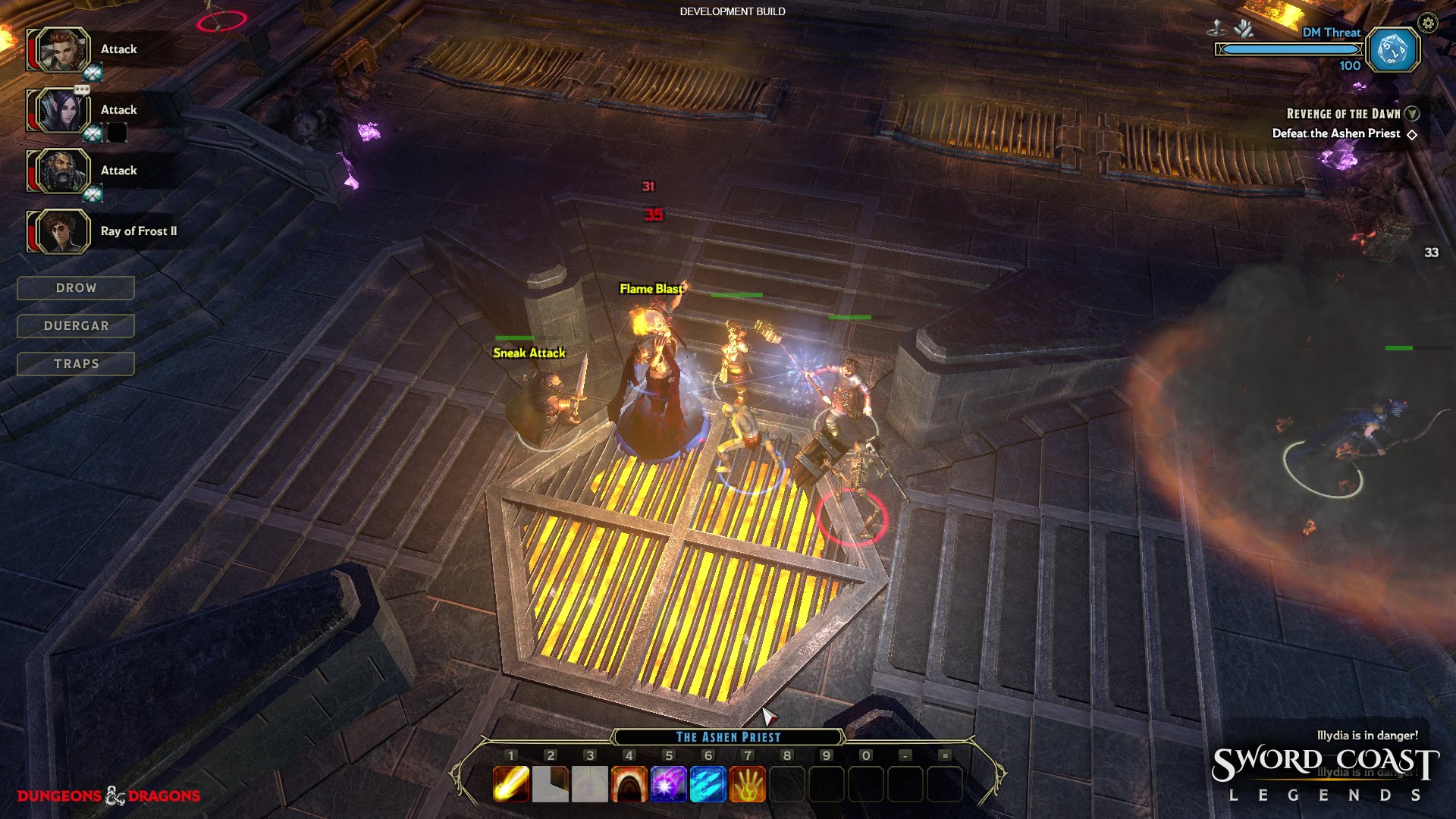Use the flame arch ability in slot 4
This screenshot has width=1456, height=819.
(x=629, y=784)
